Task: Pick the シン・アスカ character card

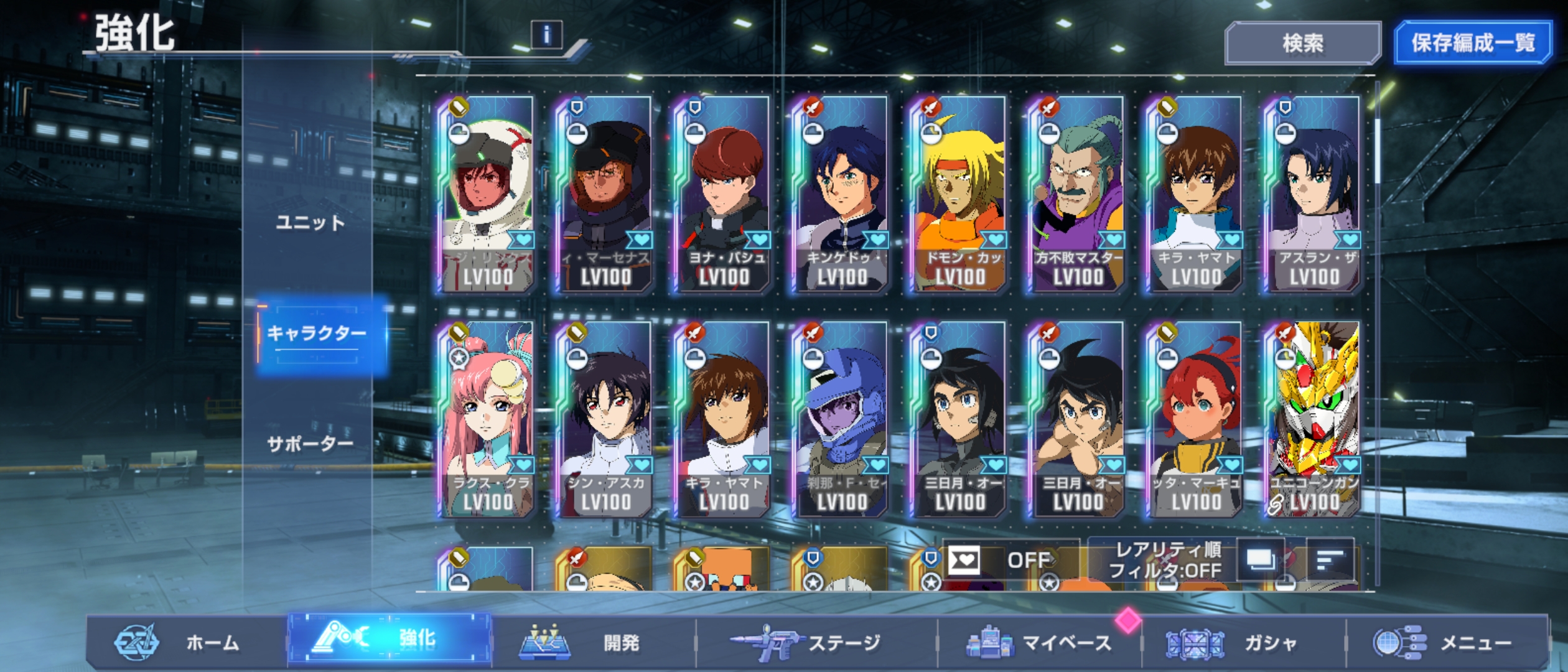Action: 605,420
